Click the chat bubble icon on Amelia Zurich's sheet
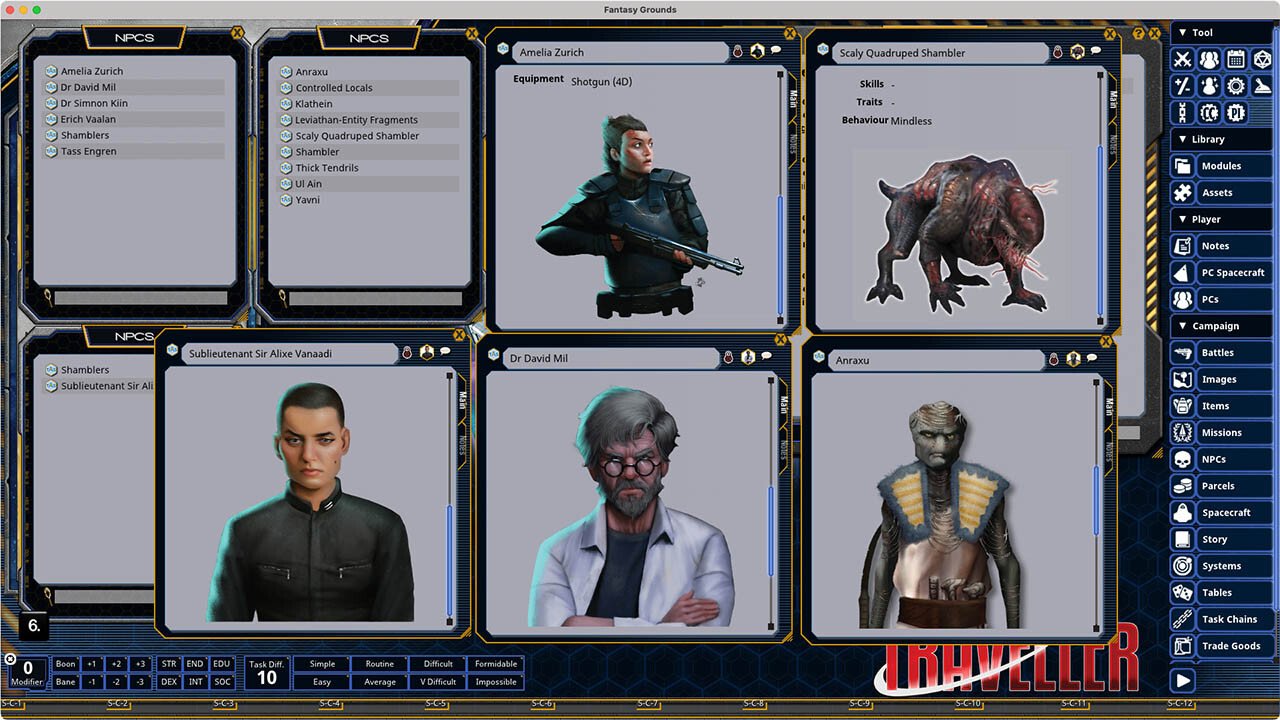Image resolution: width=1280 pixels, height=720 pixels. click(774, 51)
